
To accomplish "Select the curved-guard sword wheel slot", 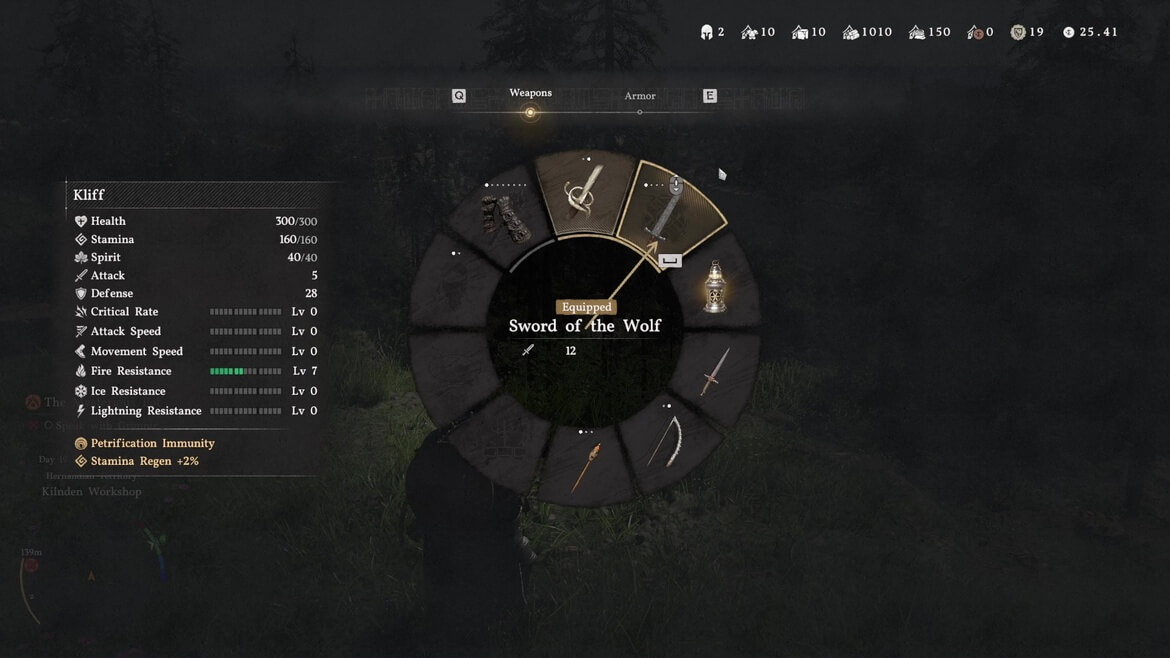I will pos(583,194).
